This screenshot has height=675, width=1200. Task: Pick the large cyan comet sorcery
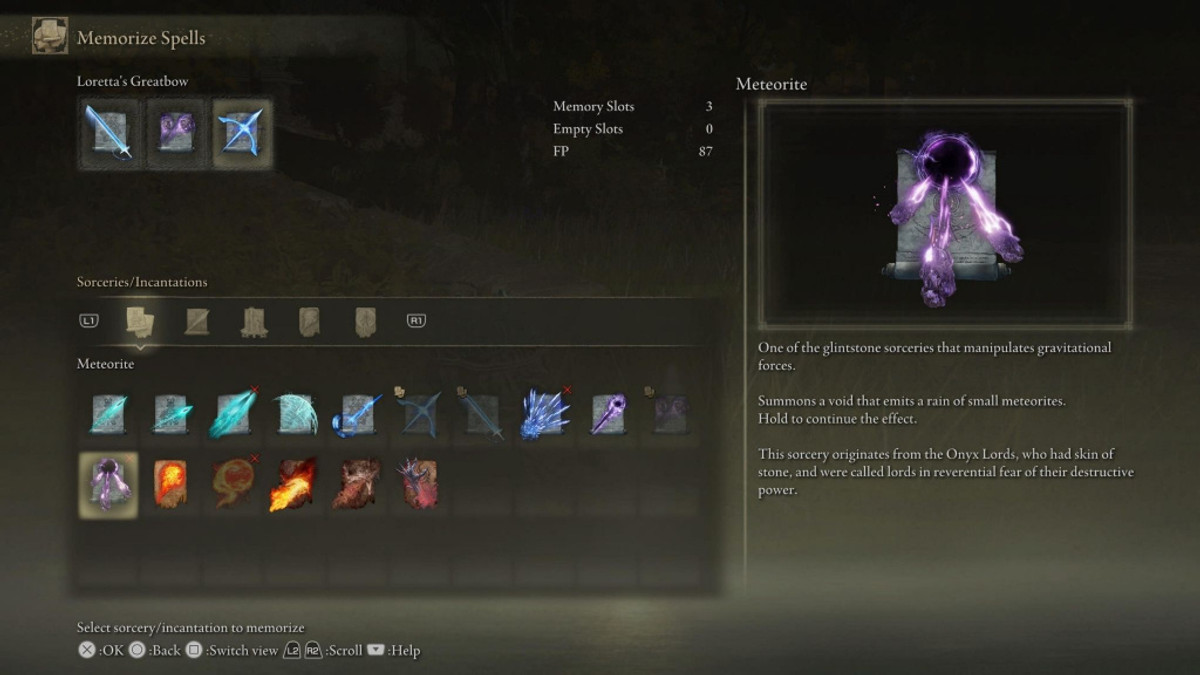click(232, 414)
